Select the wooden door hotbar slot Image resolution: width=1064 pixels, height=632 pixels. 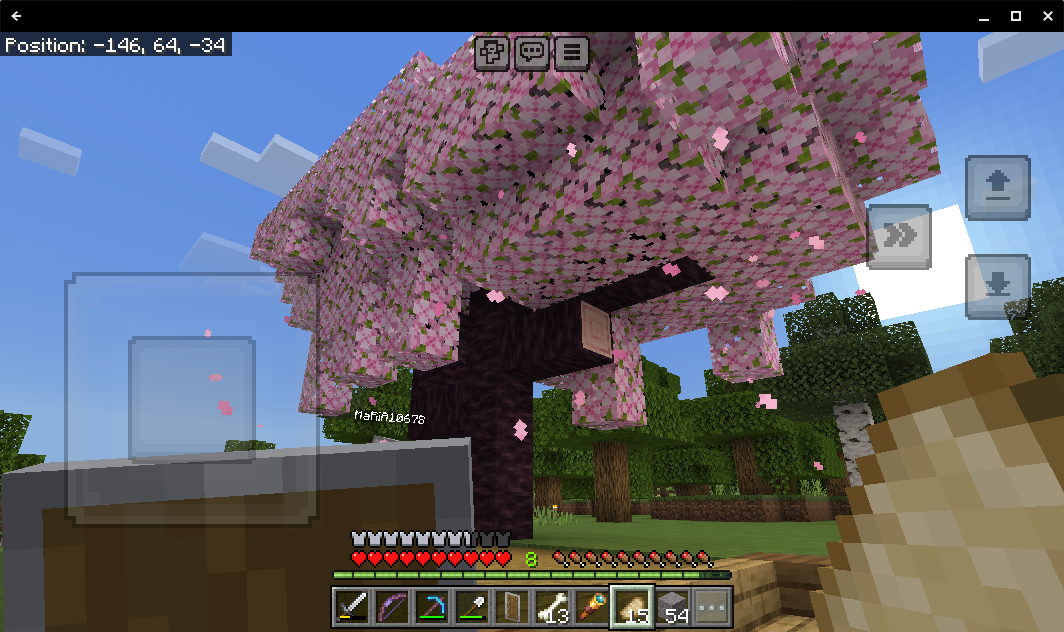click(x=511, y=606)
